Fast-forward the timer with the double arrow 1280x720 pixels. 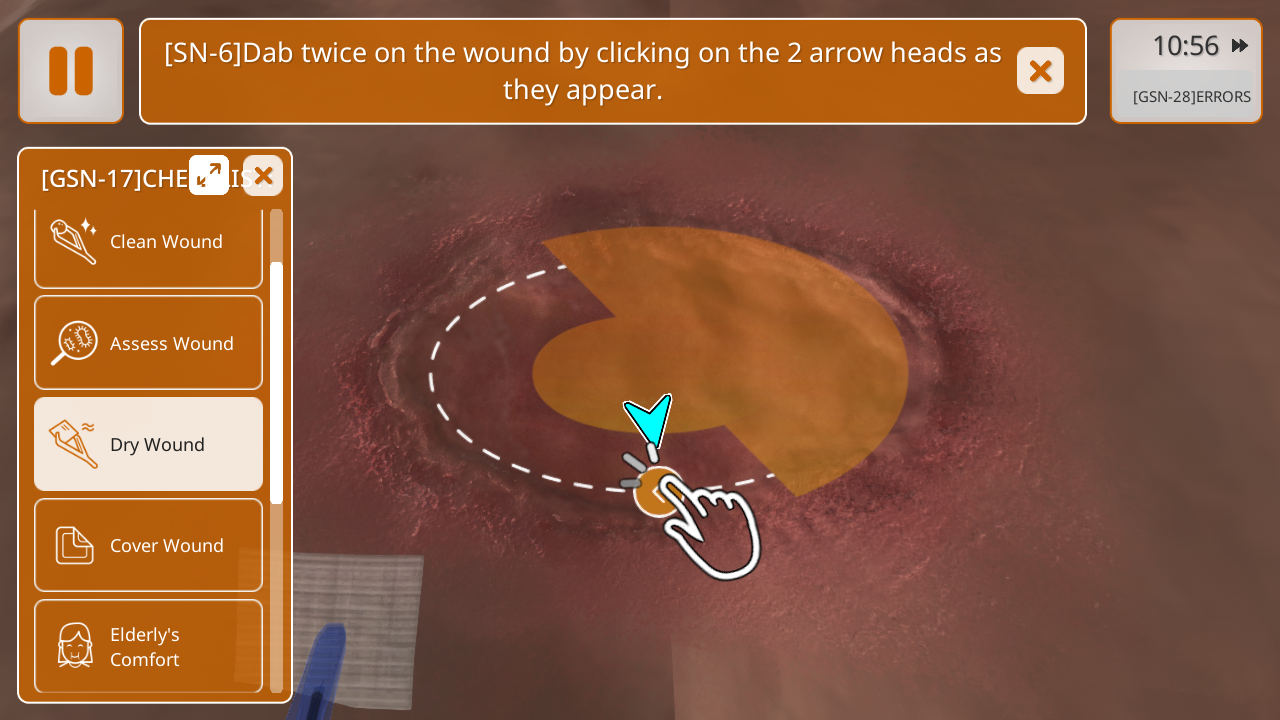tap(1240, 46)
